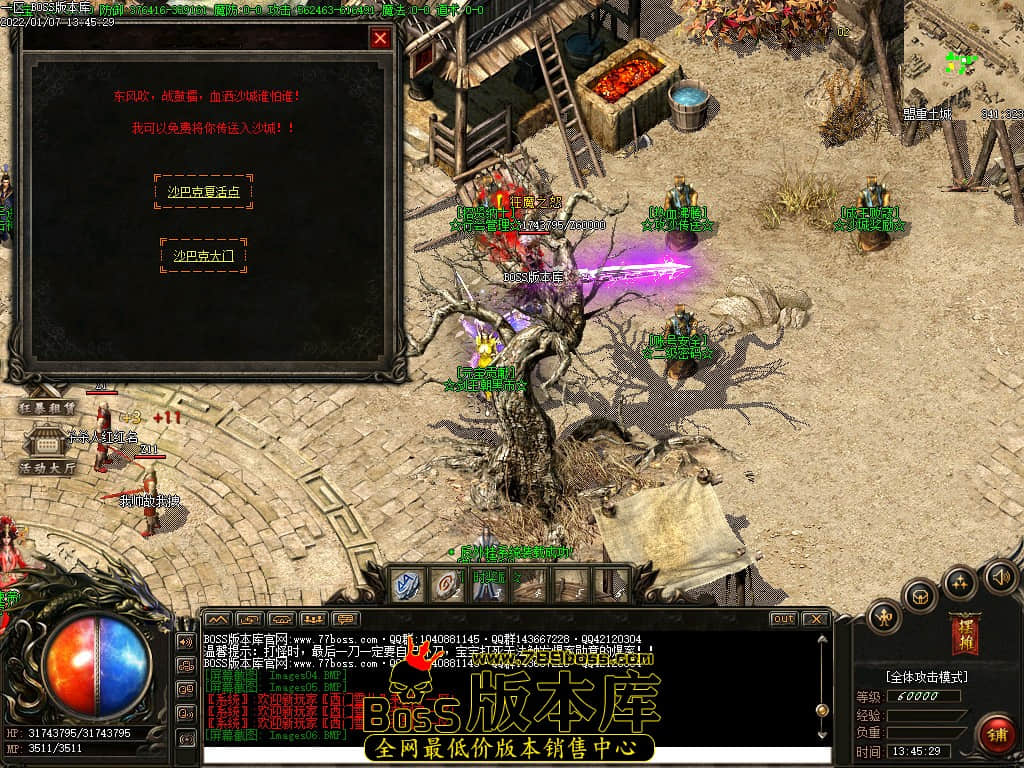This screenshot has width=1024, height=768.
Task: Open the 狂暴租赁 rental menu
Action: tap(47, 407)
